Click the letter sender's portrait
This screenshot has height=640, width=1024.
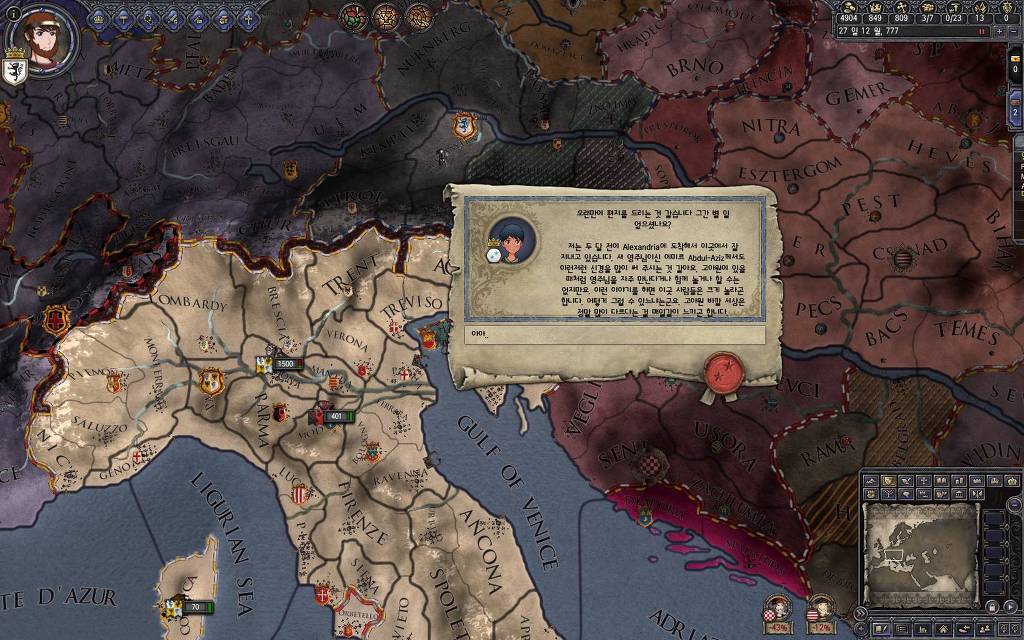pos(514,242)
